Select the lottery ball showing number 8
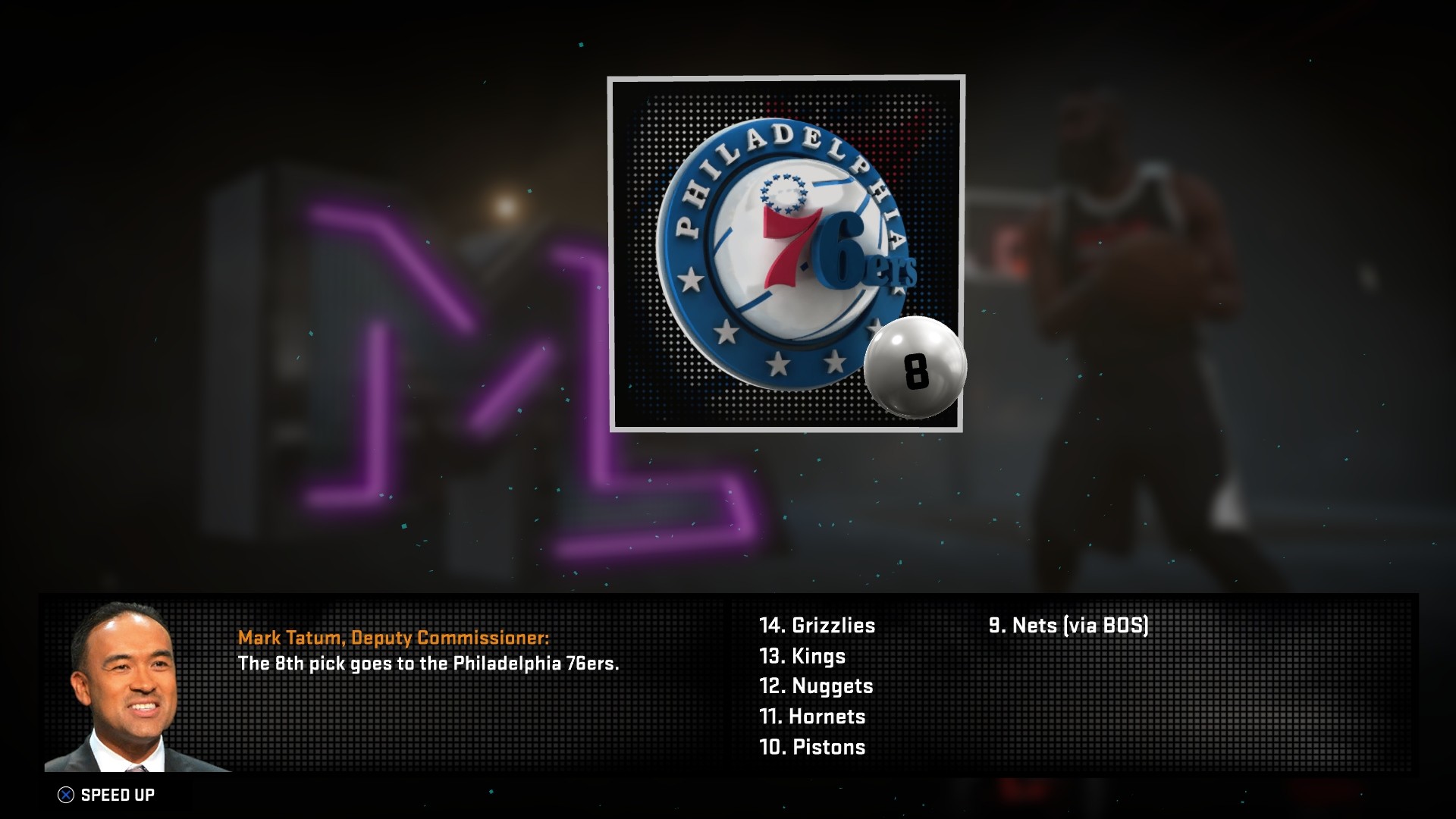Viewport: 1456px width, 819px height. click(x=918, y=368)
